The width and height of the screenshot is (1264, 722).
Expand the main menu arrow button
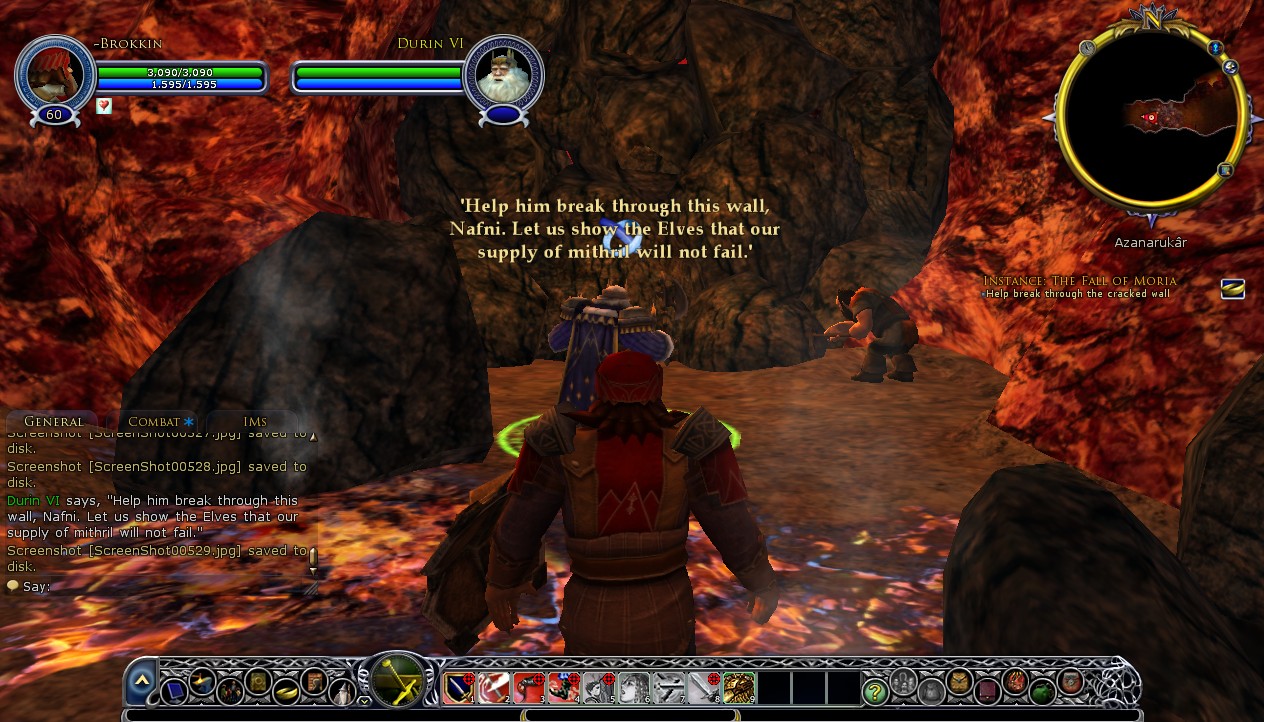point(141,682)
